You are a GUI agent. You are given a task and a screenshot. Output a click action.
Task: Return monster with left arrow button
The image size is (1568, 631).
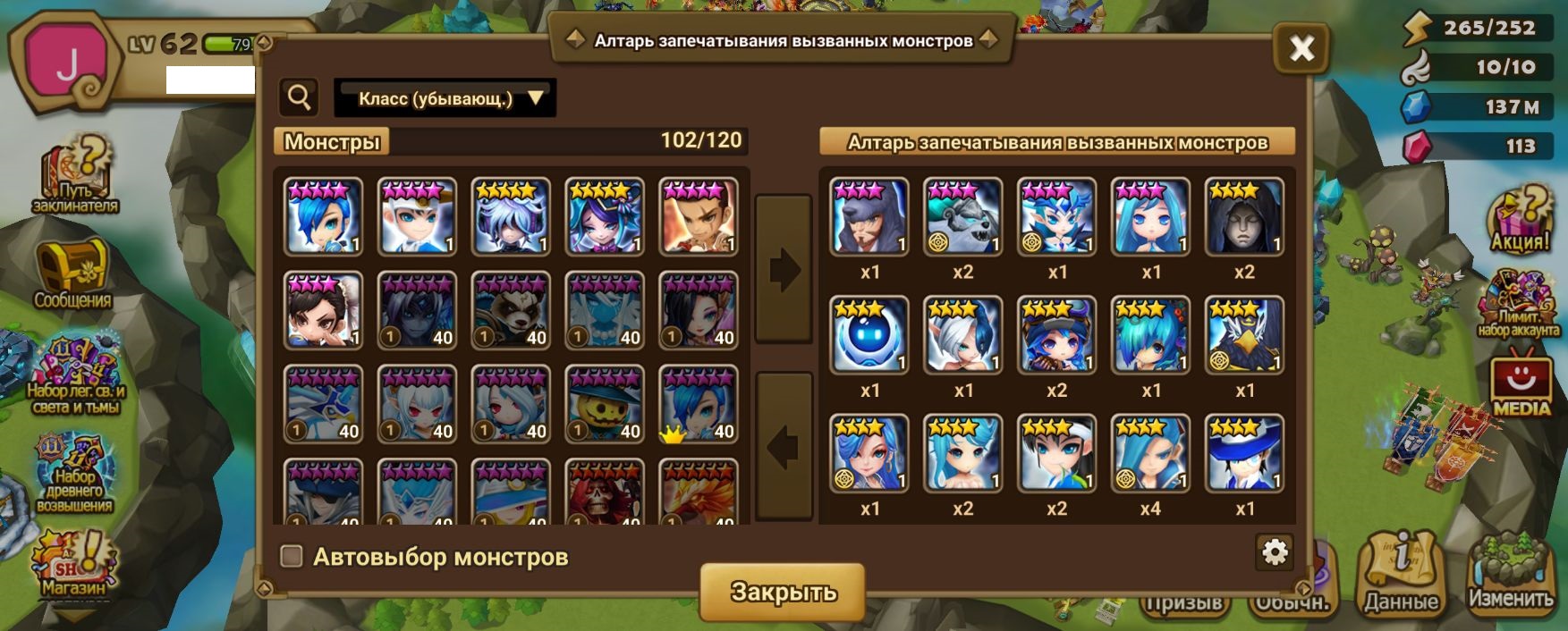tap(784, 446)
